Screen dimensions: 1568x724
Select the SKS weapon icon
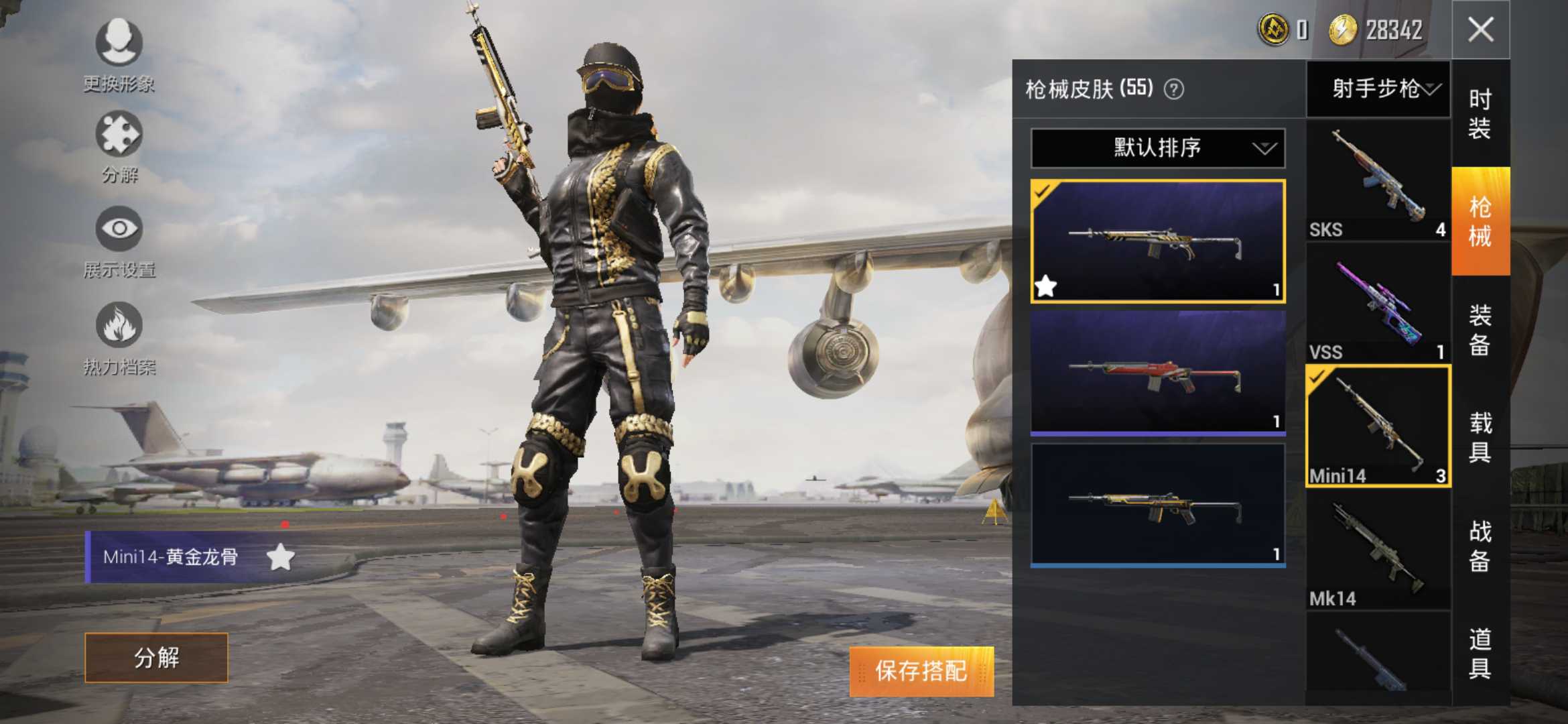click(x=1378, y=174)
